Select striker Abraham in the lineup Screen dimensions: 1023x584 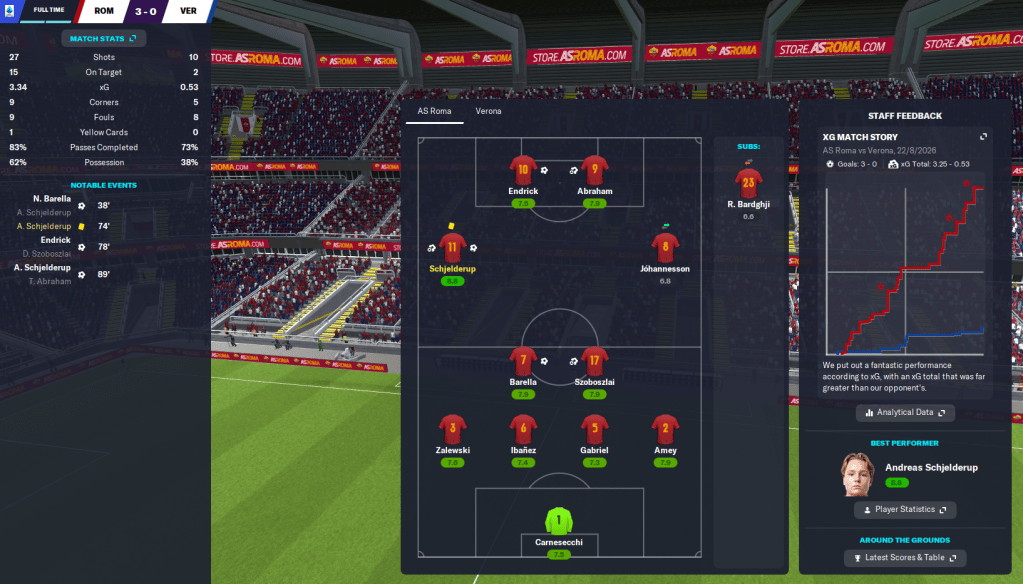(x=595, y=171)
